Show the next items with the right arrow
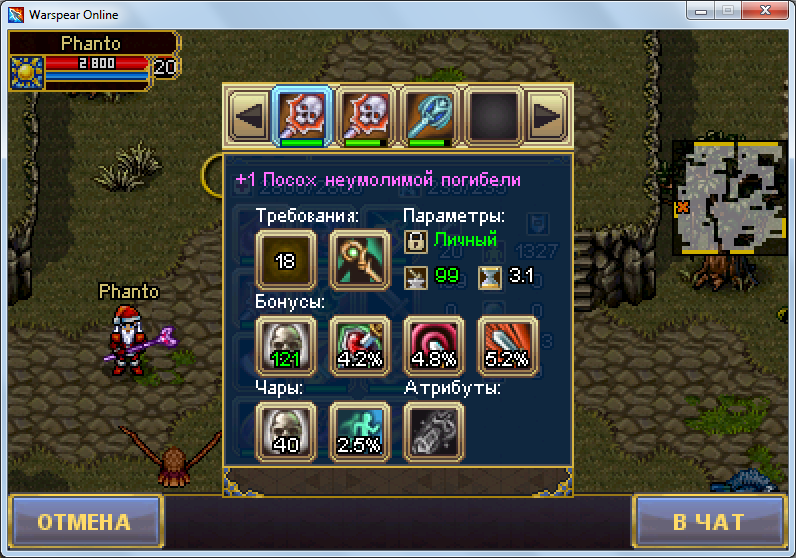The image size is (796, 558). point(547,116)
